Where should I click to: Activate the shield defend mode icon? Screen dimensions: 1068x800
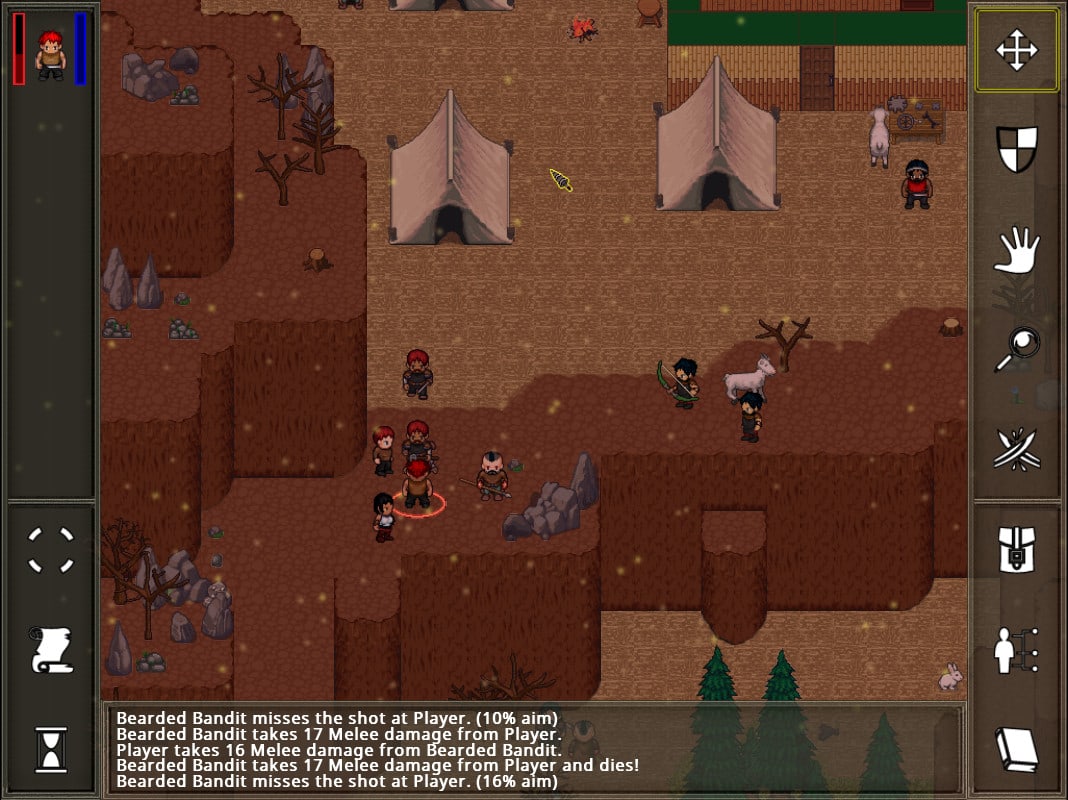[x=1016, y=149]
